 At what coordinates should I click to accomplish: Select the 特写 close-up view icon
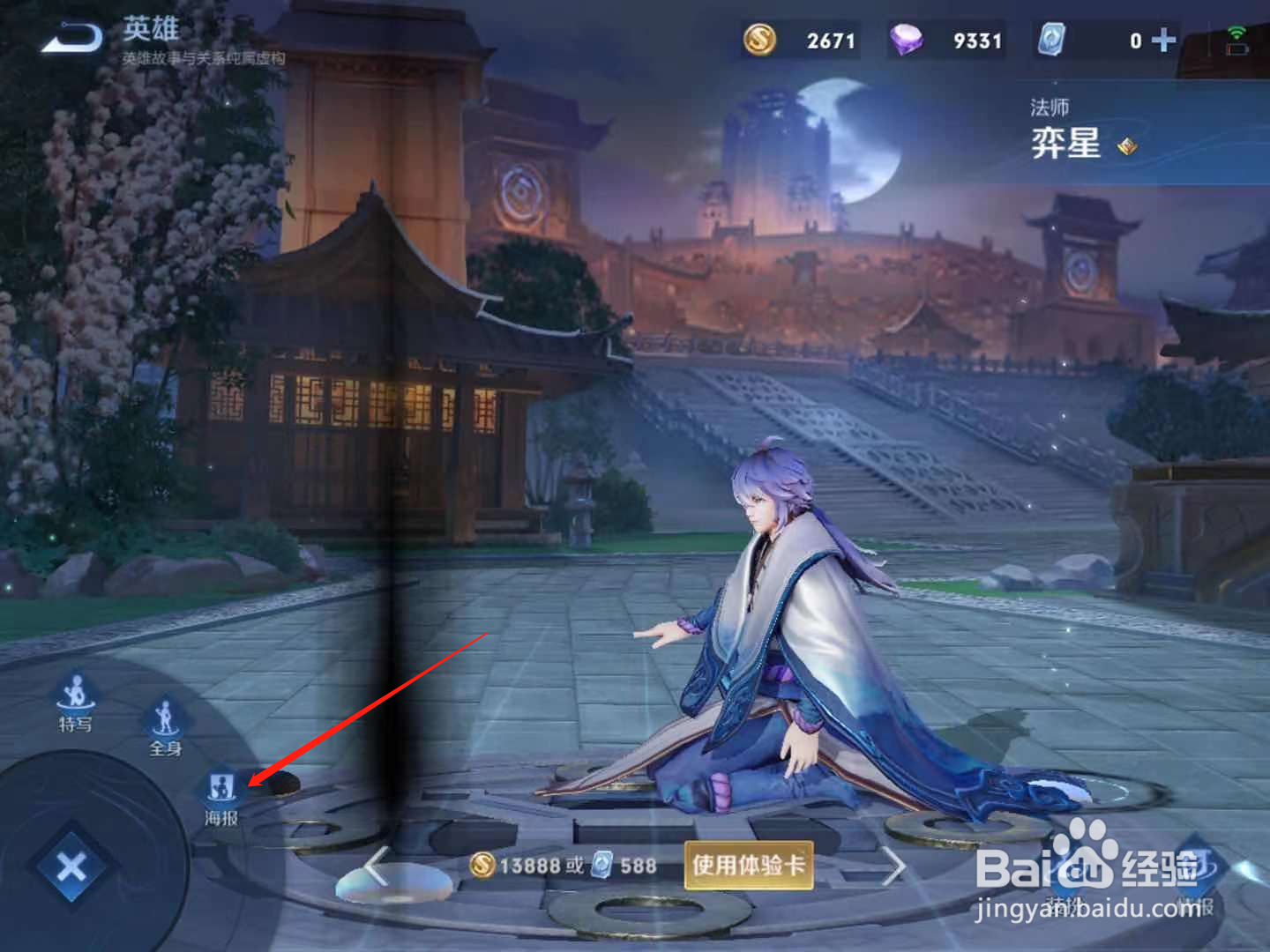[74, 700]
